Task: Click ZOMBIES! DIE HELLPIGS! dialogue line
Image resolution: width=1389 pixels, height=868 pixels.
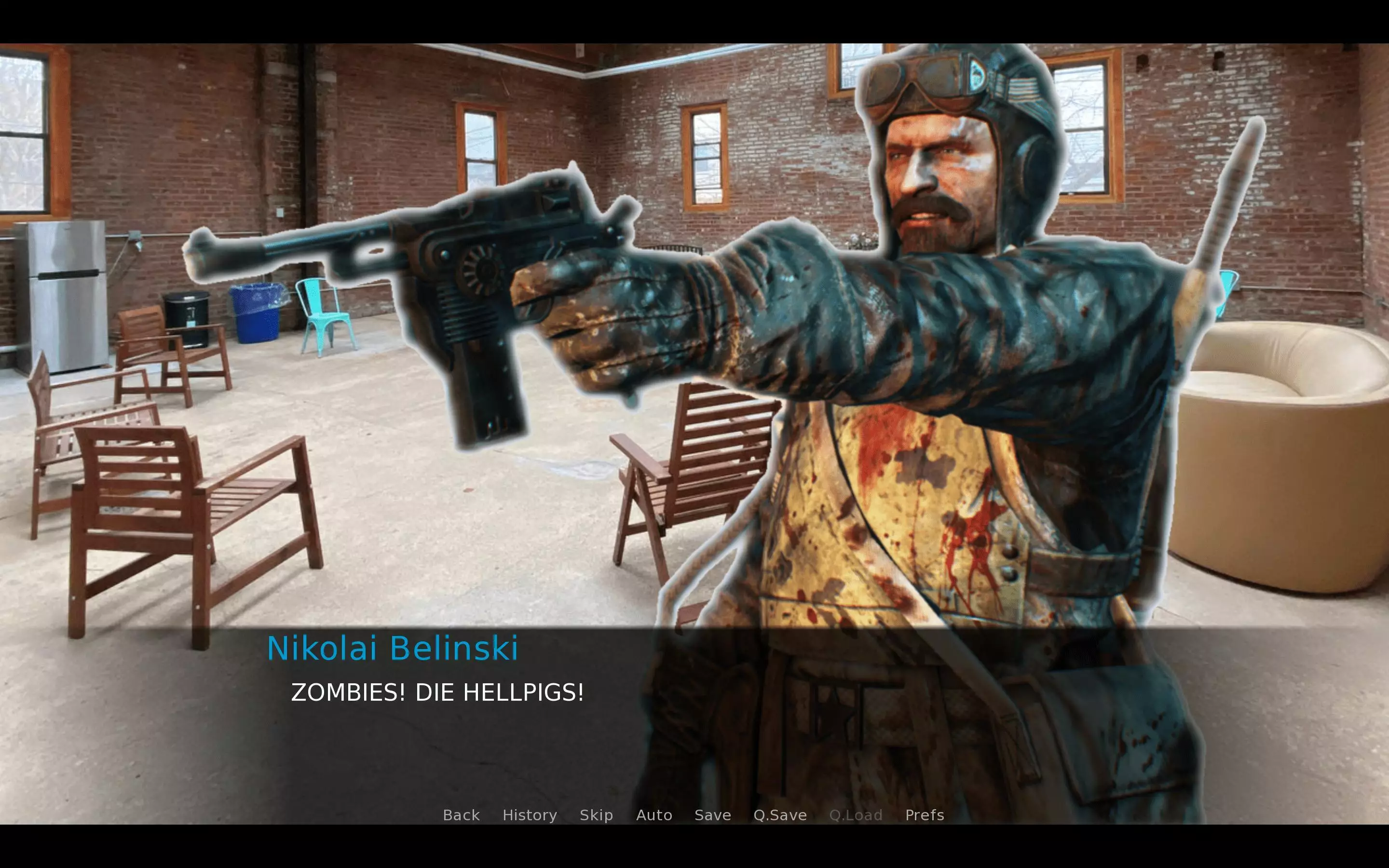Action: coord(437,692)
